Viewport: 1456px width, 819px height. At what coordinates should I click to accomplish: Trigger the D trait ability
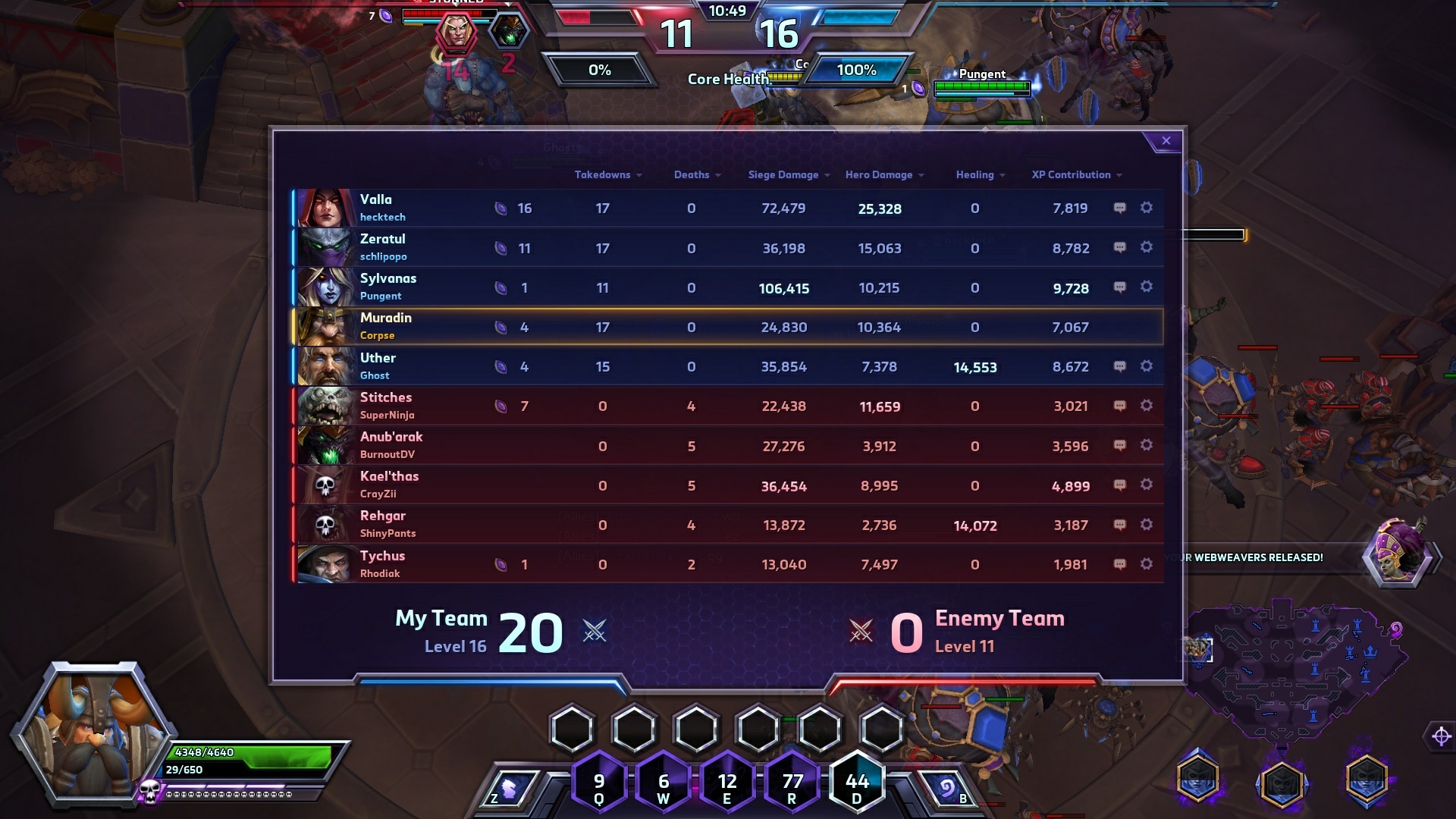[x=857, y=783]
